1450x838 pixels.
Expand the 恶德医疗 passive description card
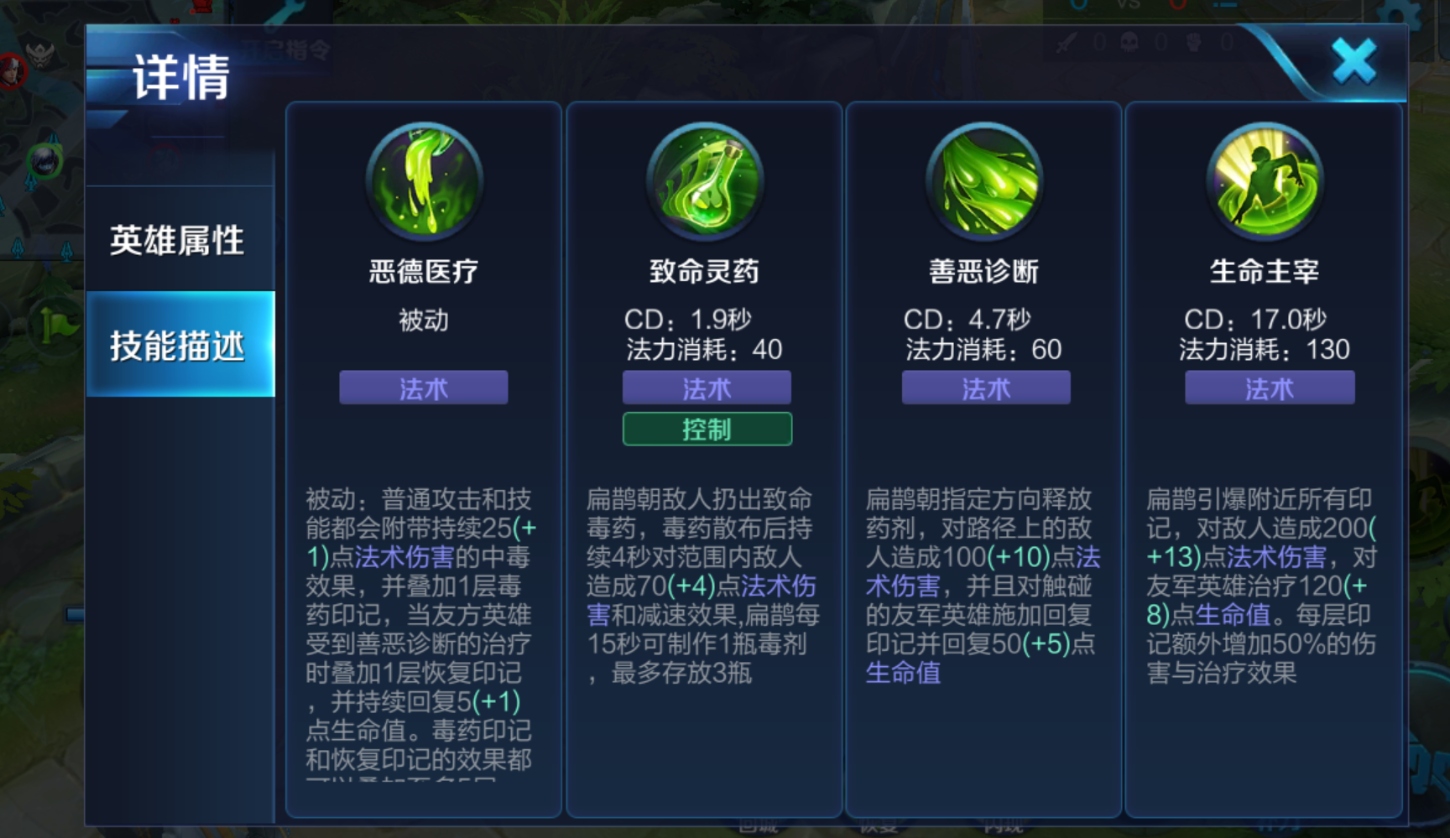click(423, 620)
